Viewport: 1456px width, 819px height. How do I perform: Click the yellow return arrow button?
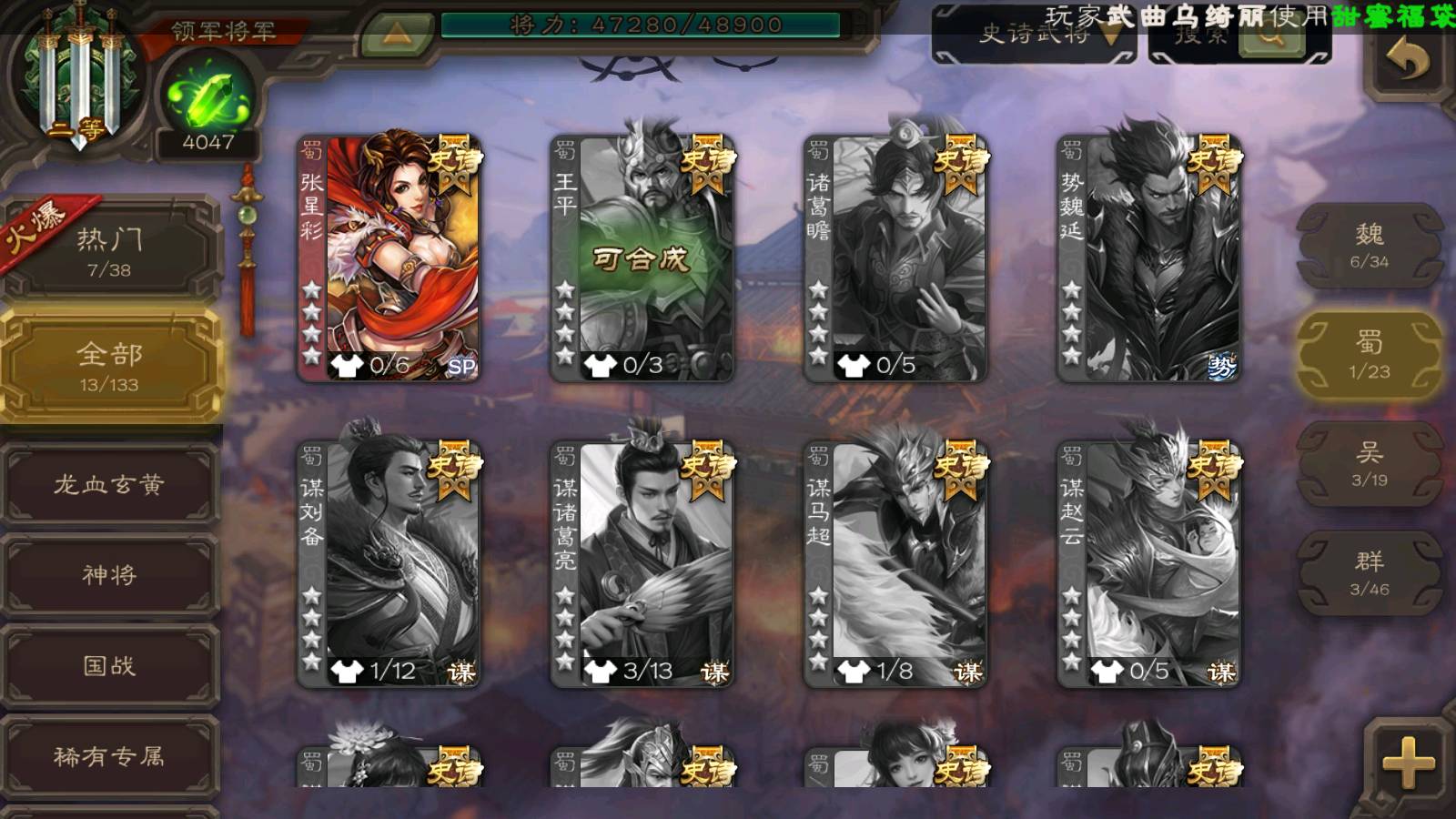(x=1407, y=62)
